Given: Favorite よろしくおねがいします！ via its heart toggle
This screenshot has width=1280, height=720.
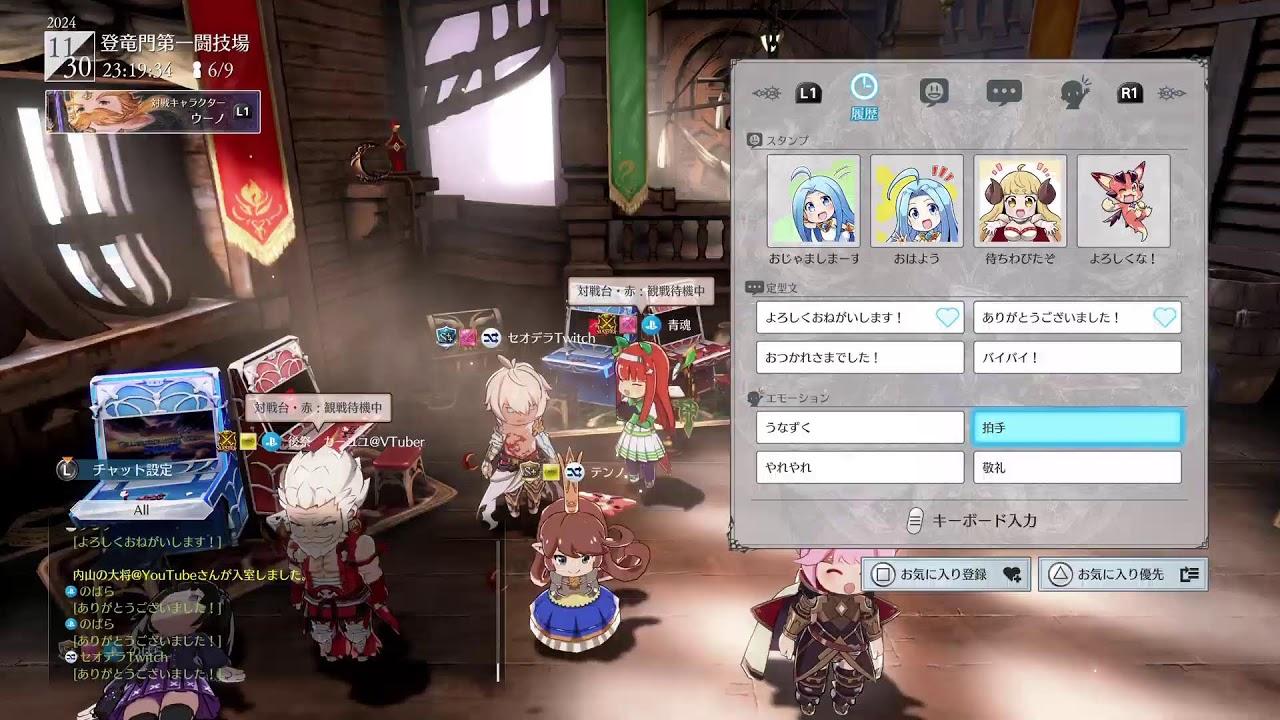Looking at the screenshot, I should pyautogui.click(x=946, y=318).
